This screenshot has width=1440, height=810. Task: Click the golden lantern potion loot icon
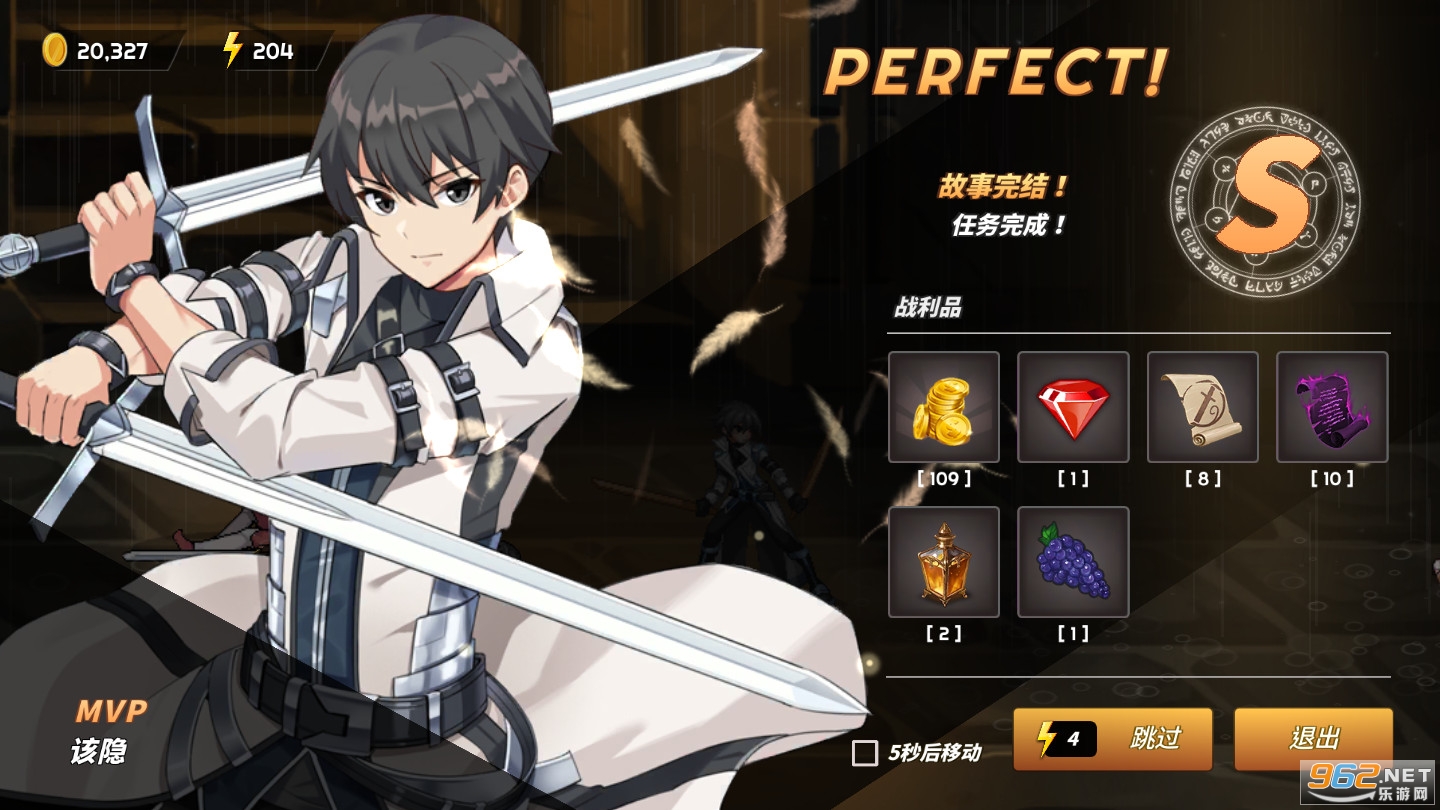tap(944, 561)
